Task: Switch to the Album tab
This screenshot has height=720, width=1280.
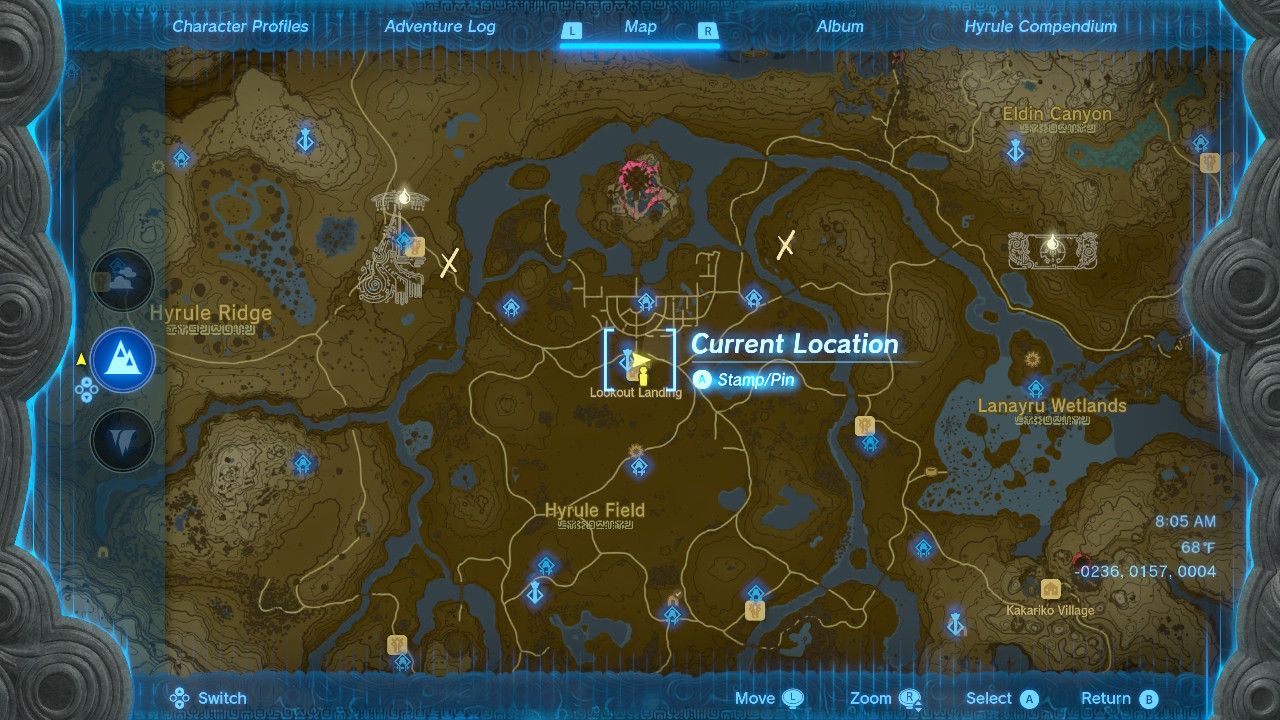Action: click(840, 27)
